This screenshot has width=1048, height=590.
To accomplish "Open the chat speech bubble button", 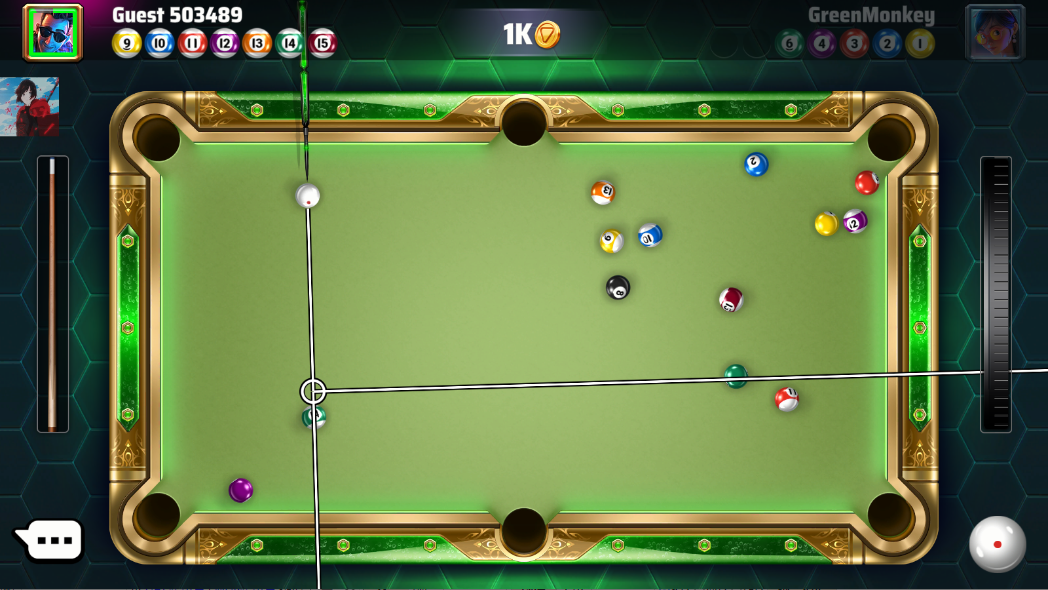I will [50, 541].
